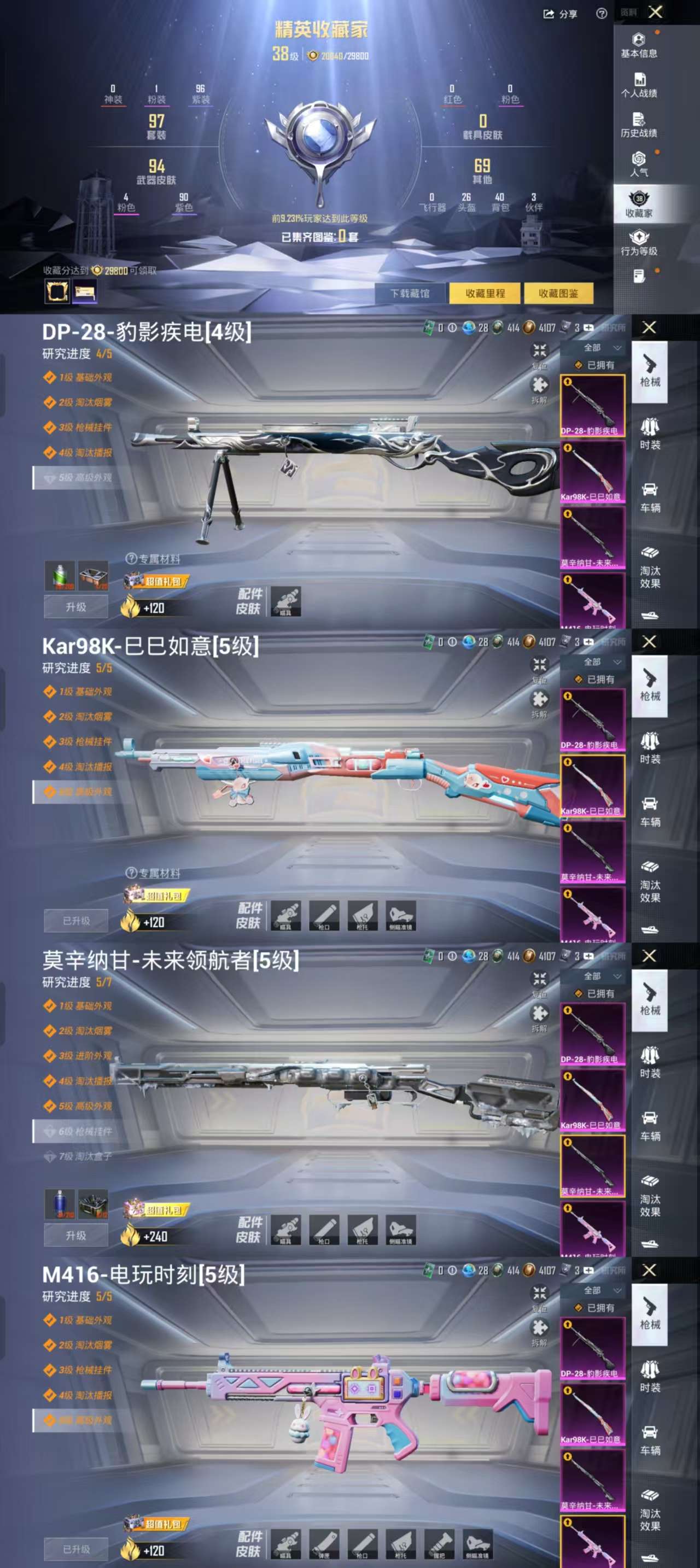Screen dimensions: 700x1568
Task: Select the 5级 高级外观 milestone on Kar98K
Action: (x=79, y=789)
